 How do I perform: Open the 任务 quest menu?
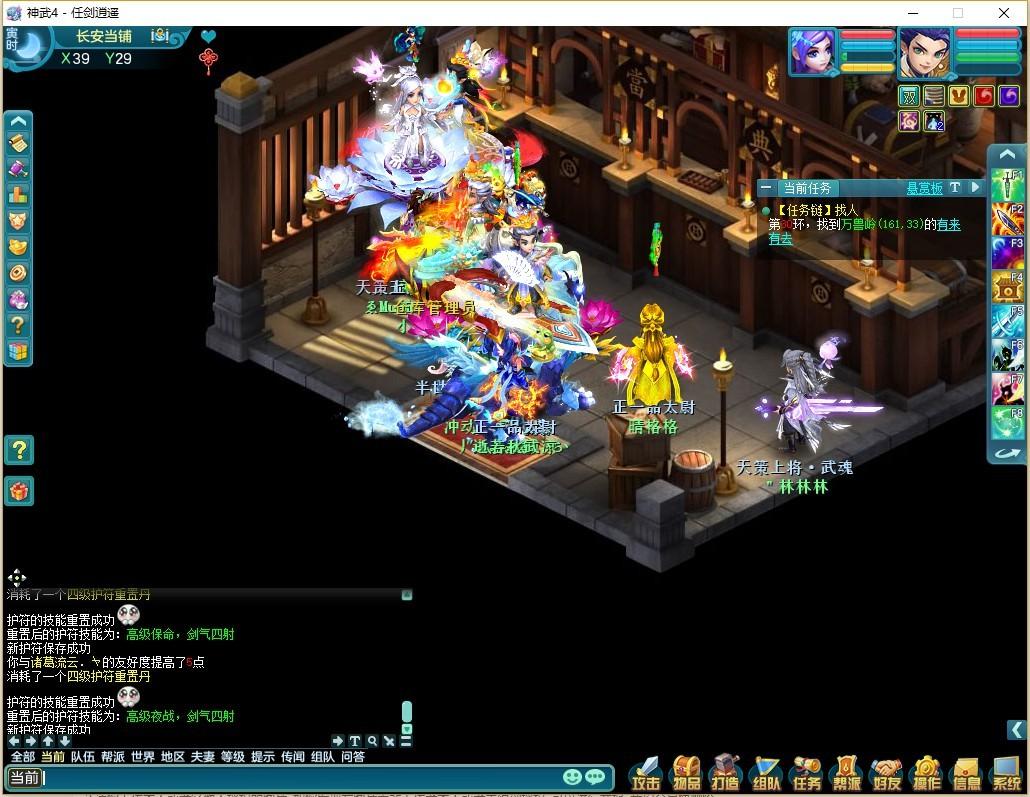[x=807, y=774]
